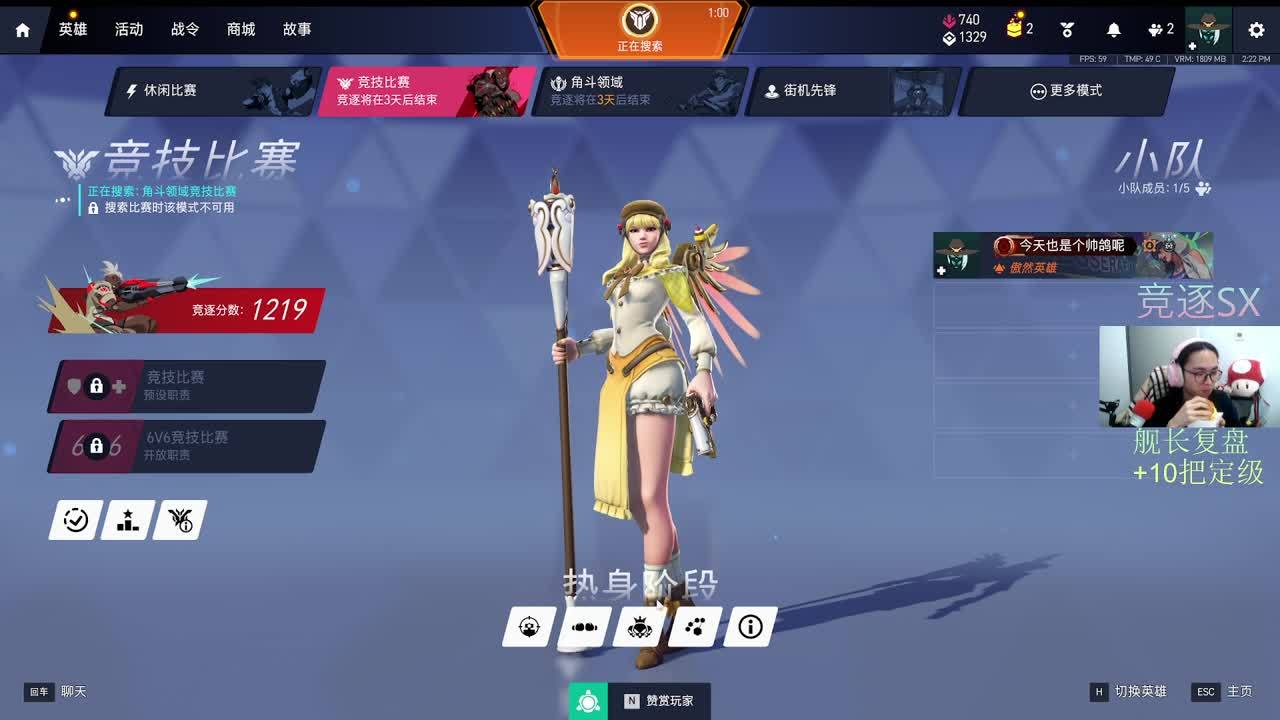
Task: Select the 竞技比赛 competitive tab
Action: 427,91
